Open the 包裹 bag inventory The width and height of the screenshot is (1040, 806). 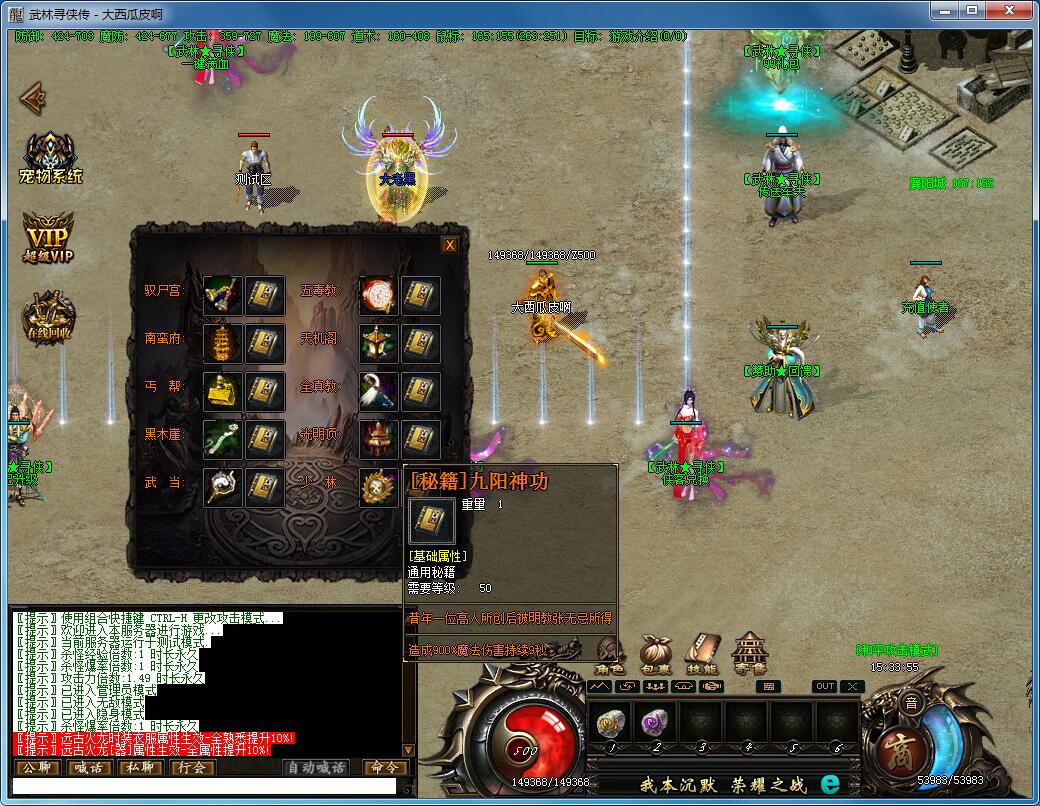tap(656, 653)
